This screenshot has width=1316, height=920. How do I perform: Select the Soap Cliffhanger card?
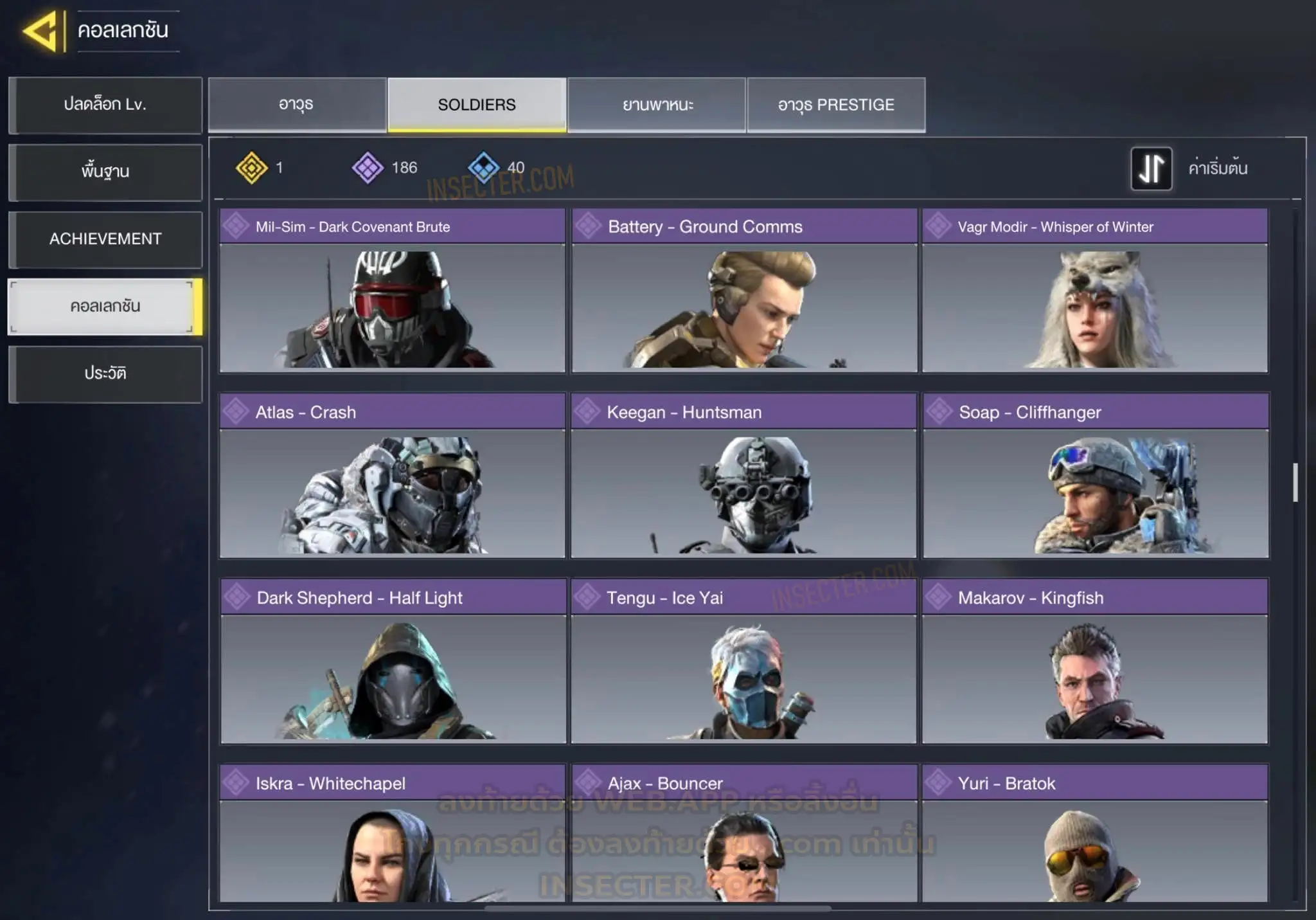pos(1096,476)
